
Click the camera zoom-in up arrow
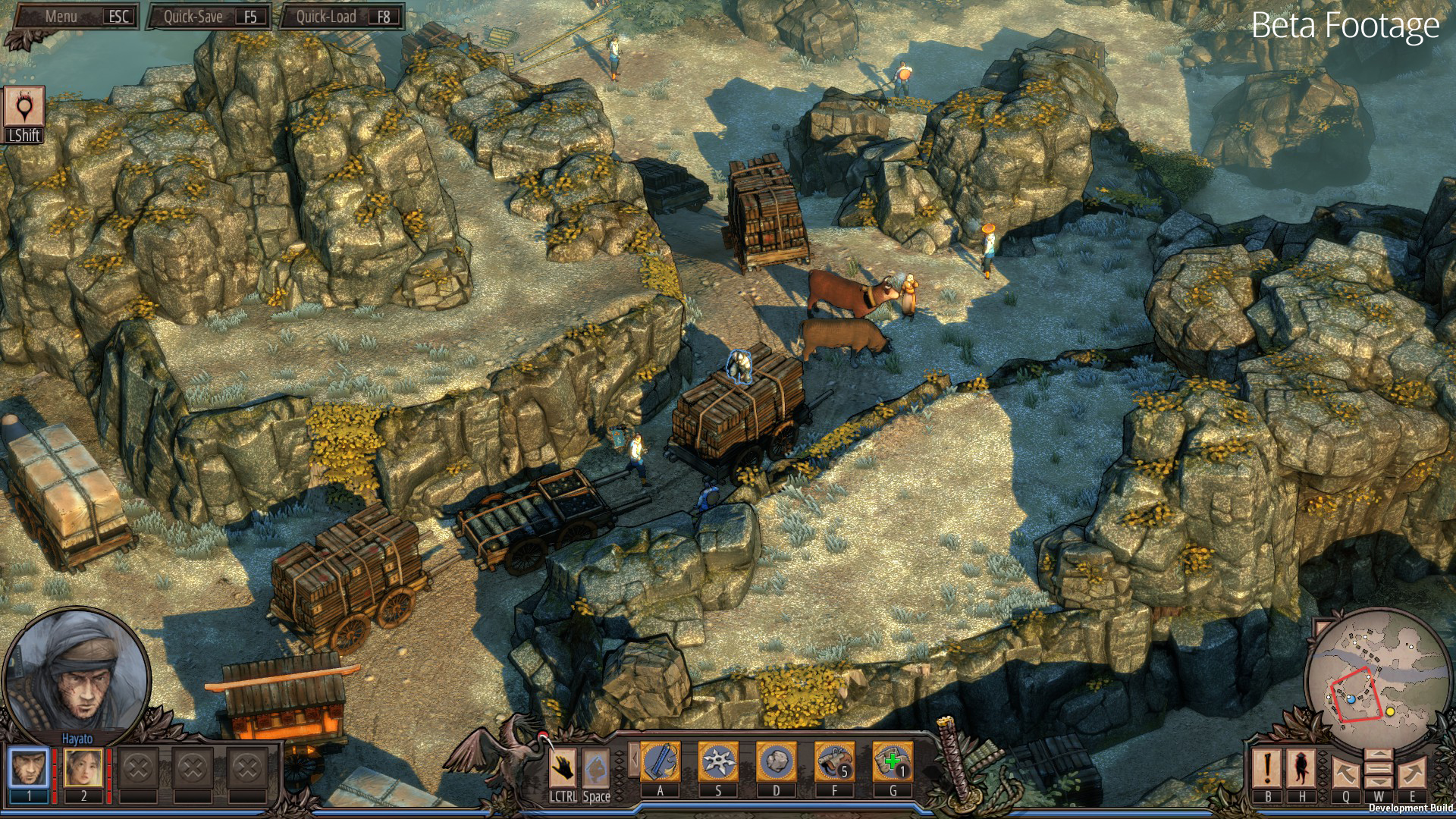[1379, 756]
